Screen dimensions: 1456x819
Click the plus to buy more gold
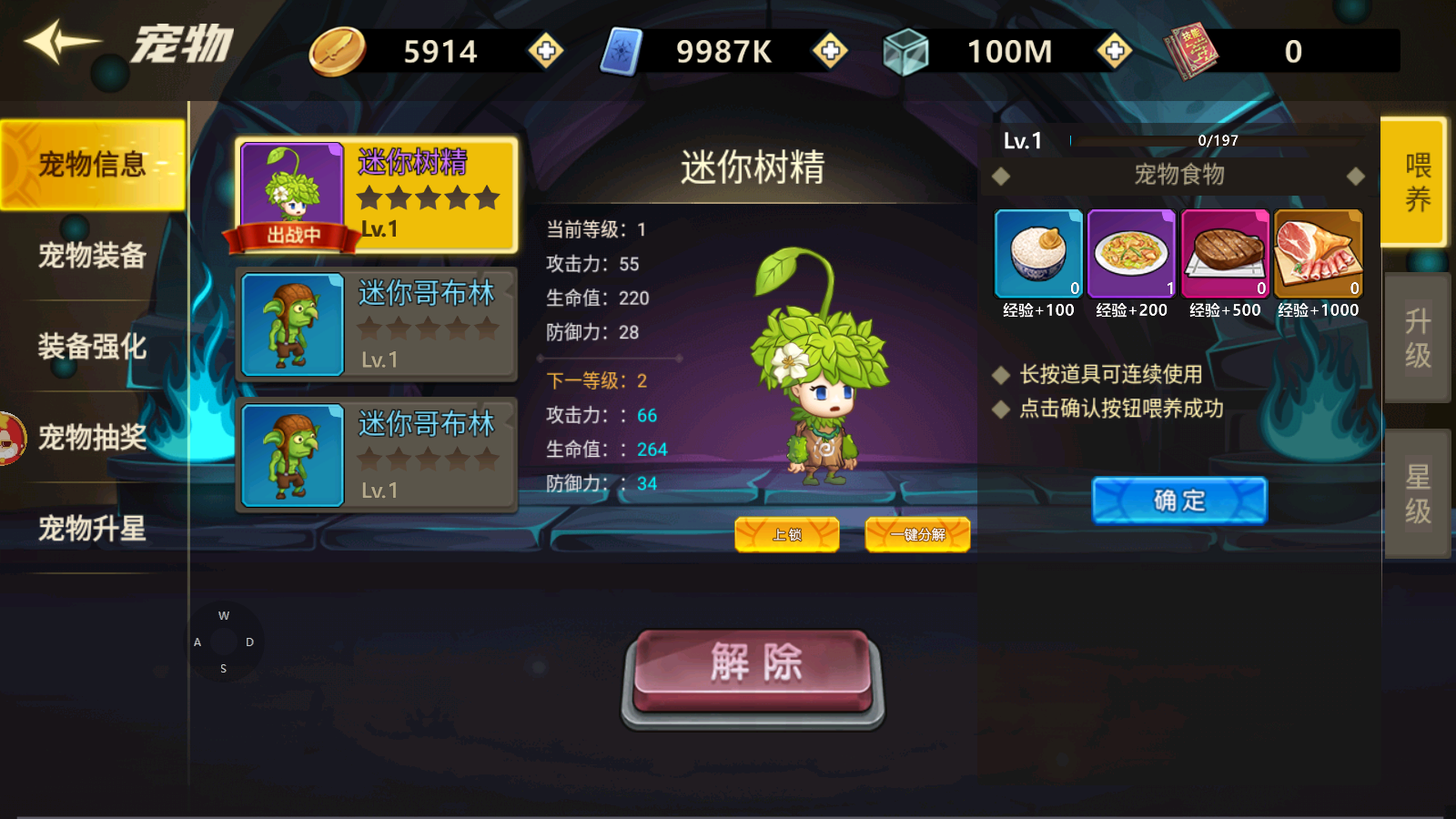[x=545, y=52]
